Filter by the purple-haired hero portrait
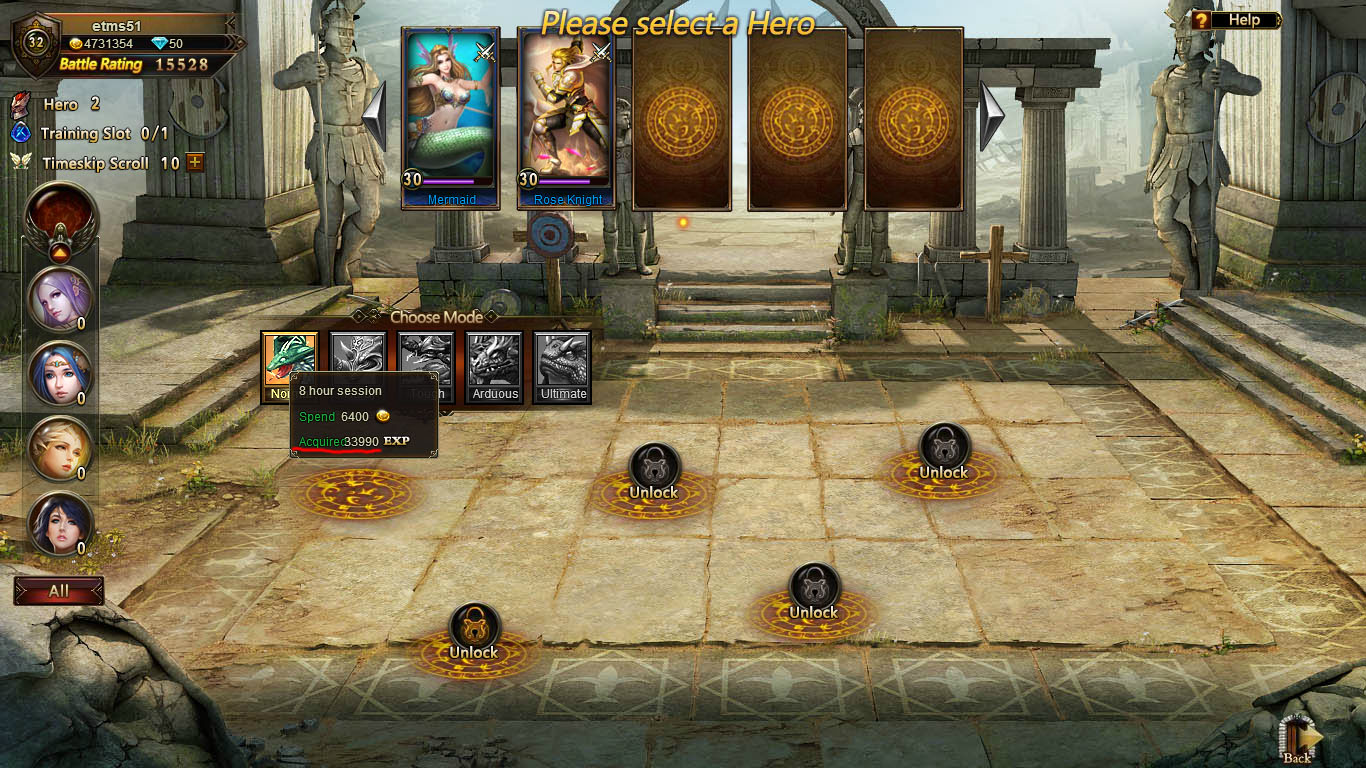The width and height of the screenshot is (1366, 768). click(60, 298)
